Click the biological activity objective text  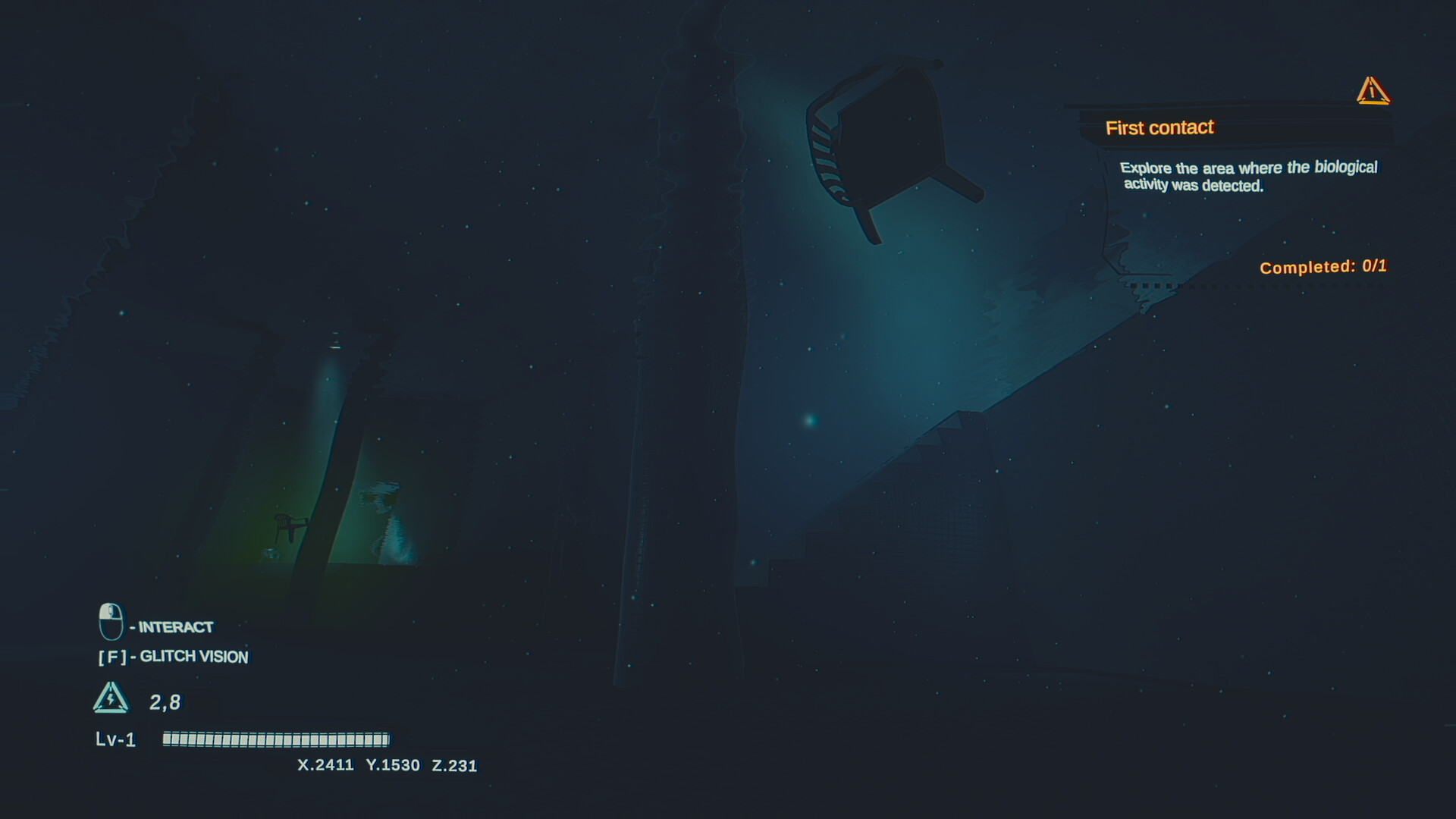pyautogui.click(x=1248, y=176)
